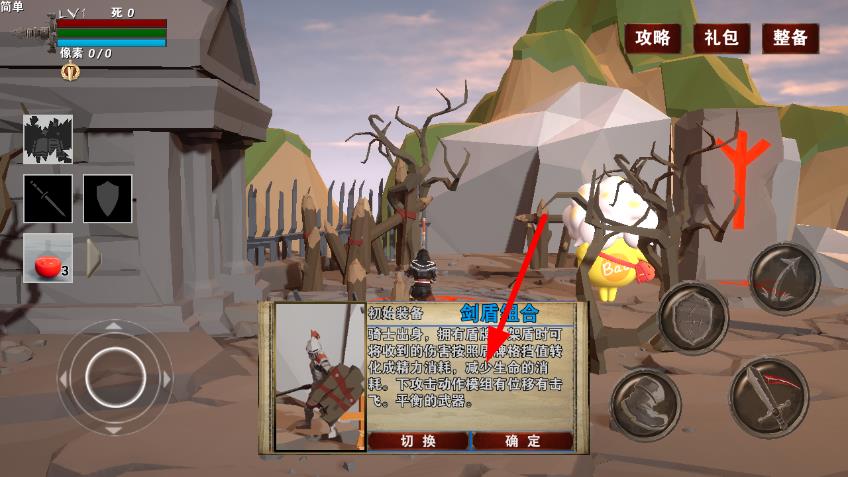The height and width of the screenshot is (477, 848).
Task: Open the 整备 equipment menu
Action: (790, 38)
